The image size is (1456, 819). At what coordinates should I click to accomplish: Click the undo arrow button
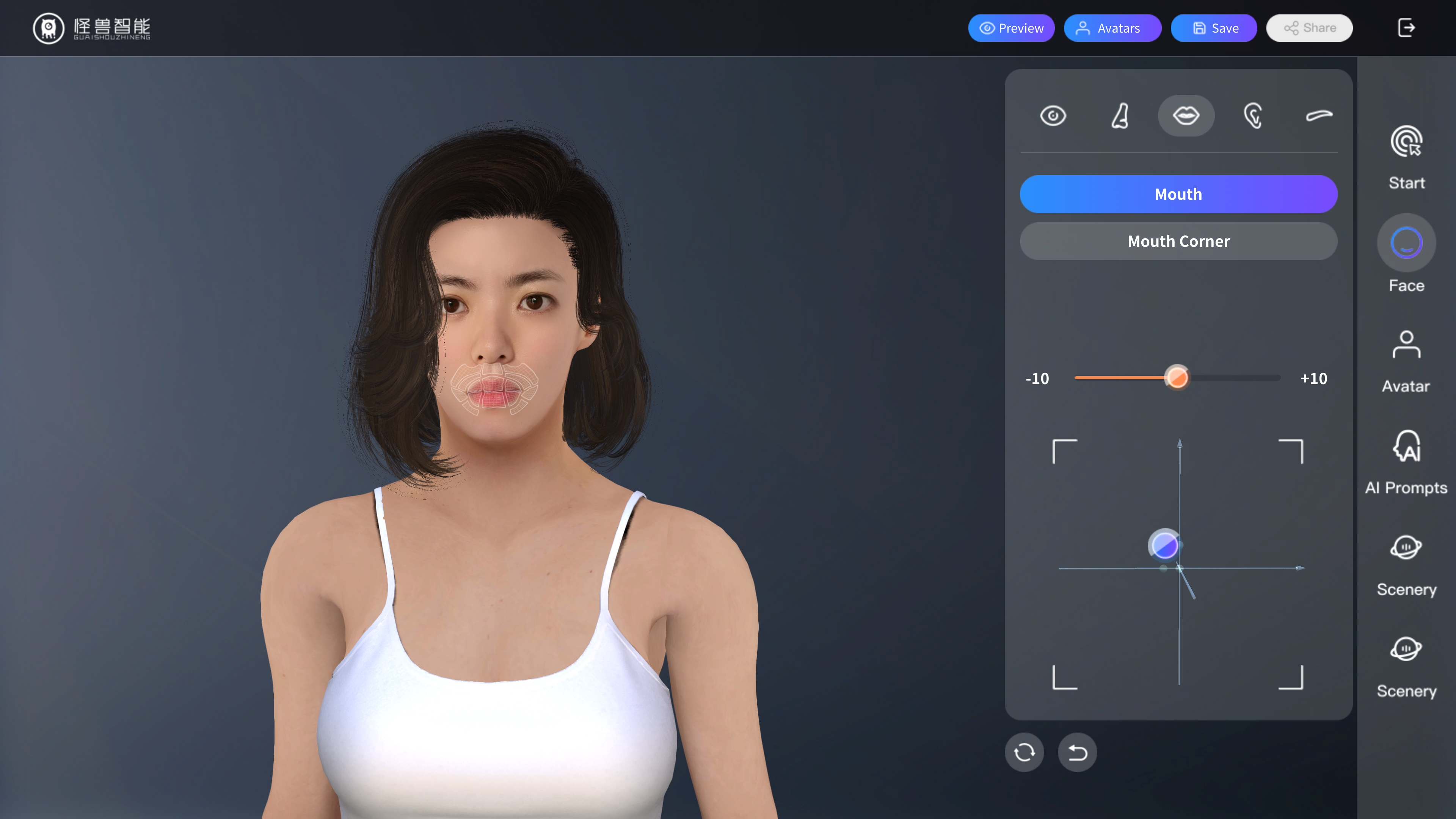point(1077,752)
